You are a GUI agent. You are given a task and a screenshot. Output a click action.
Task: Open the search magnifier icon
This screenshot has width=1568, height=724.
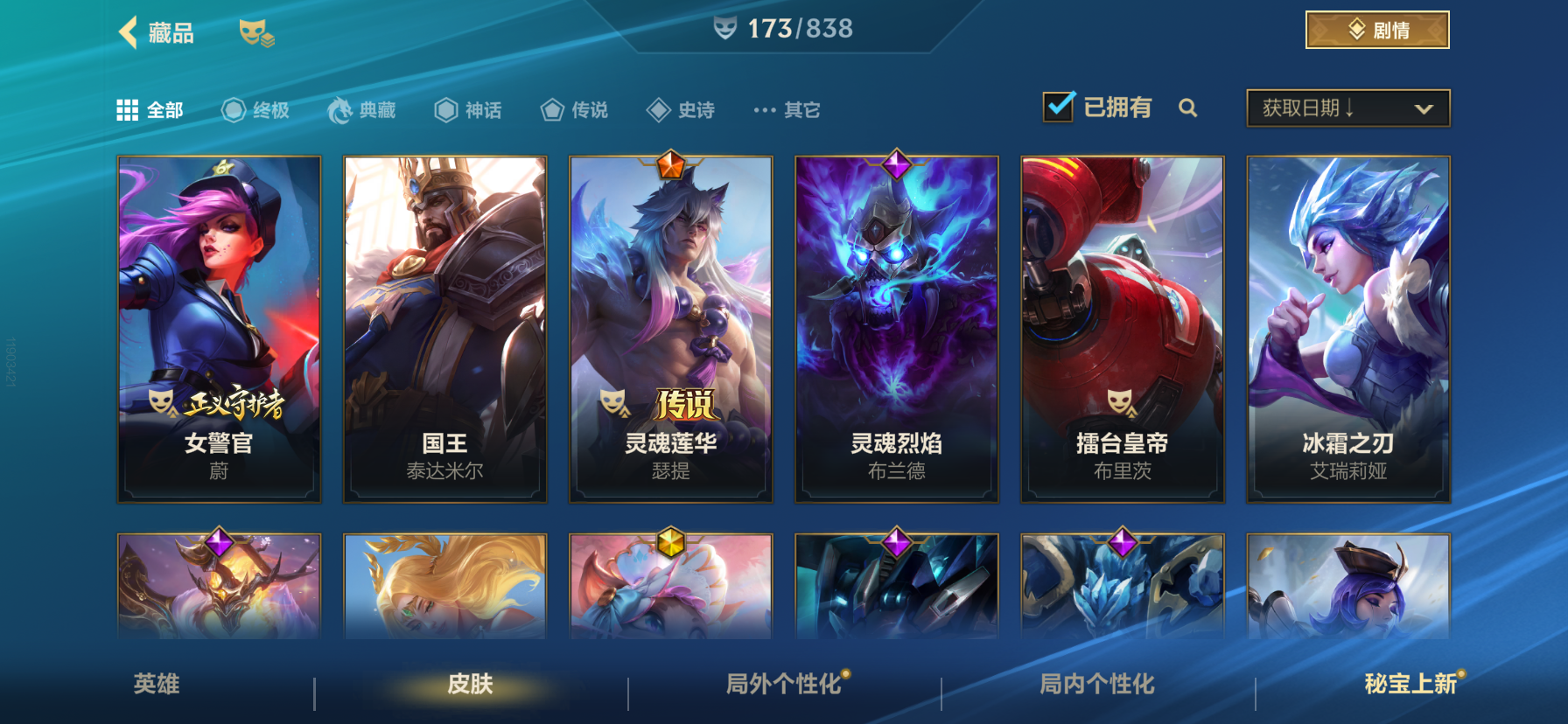[1189, 108]
